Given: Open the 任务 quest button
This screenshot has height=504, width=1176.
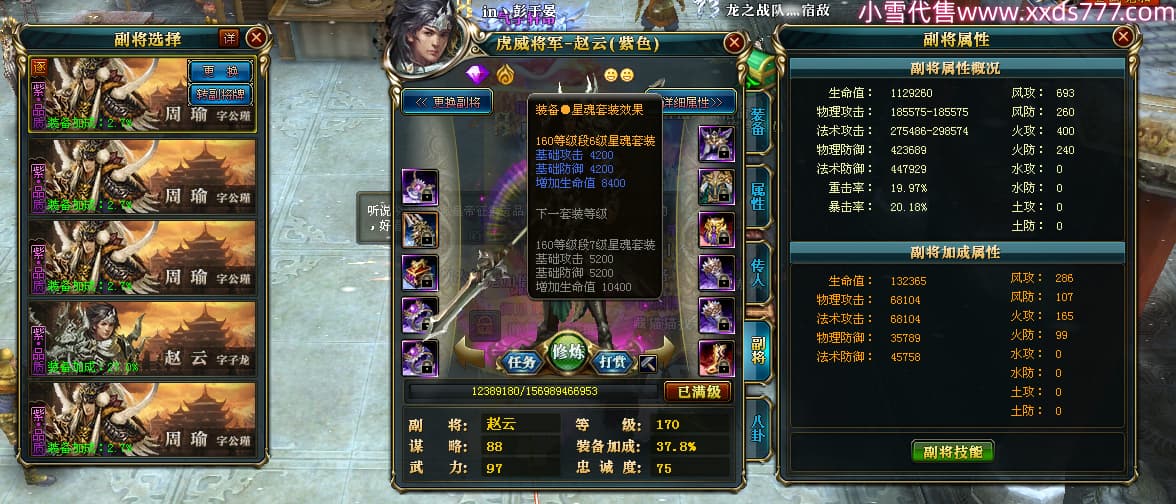Looking at the screenshot, I should click(523, 362).
